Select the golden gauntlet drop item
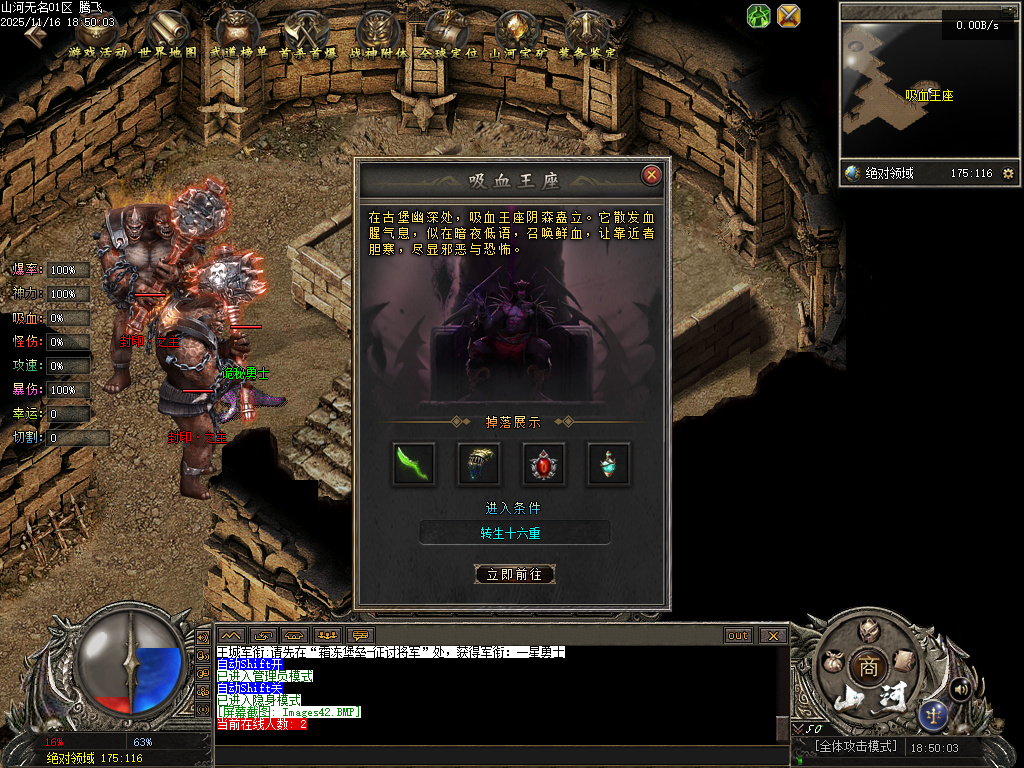1024x768 pixels. click(478, 464)
